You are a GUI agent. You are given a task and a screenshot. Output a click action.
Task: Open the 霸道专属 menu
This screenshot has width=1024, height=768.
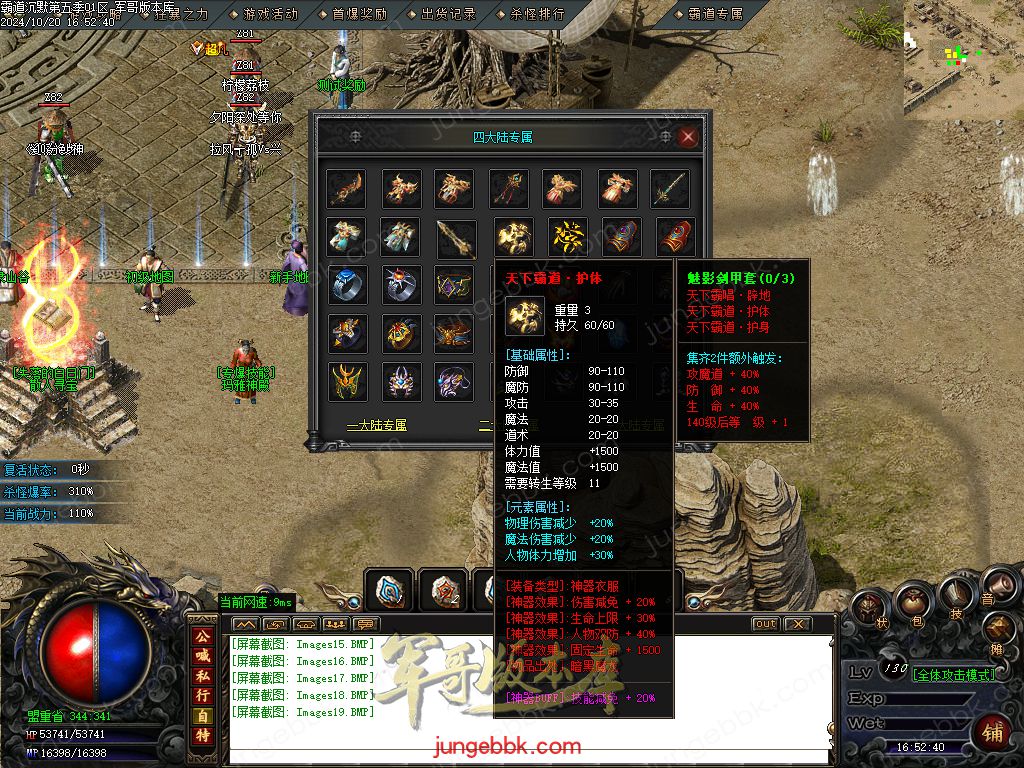[716, 14]
